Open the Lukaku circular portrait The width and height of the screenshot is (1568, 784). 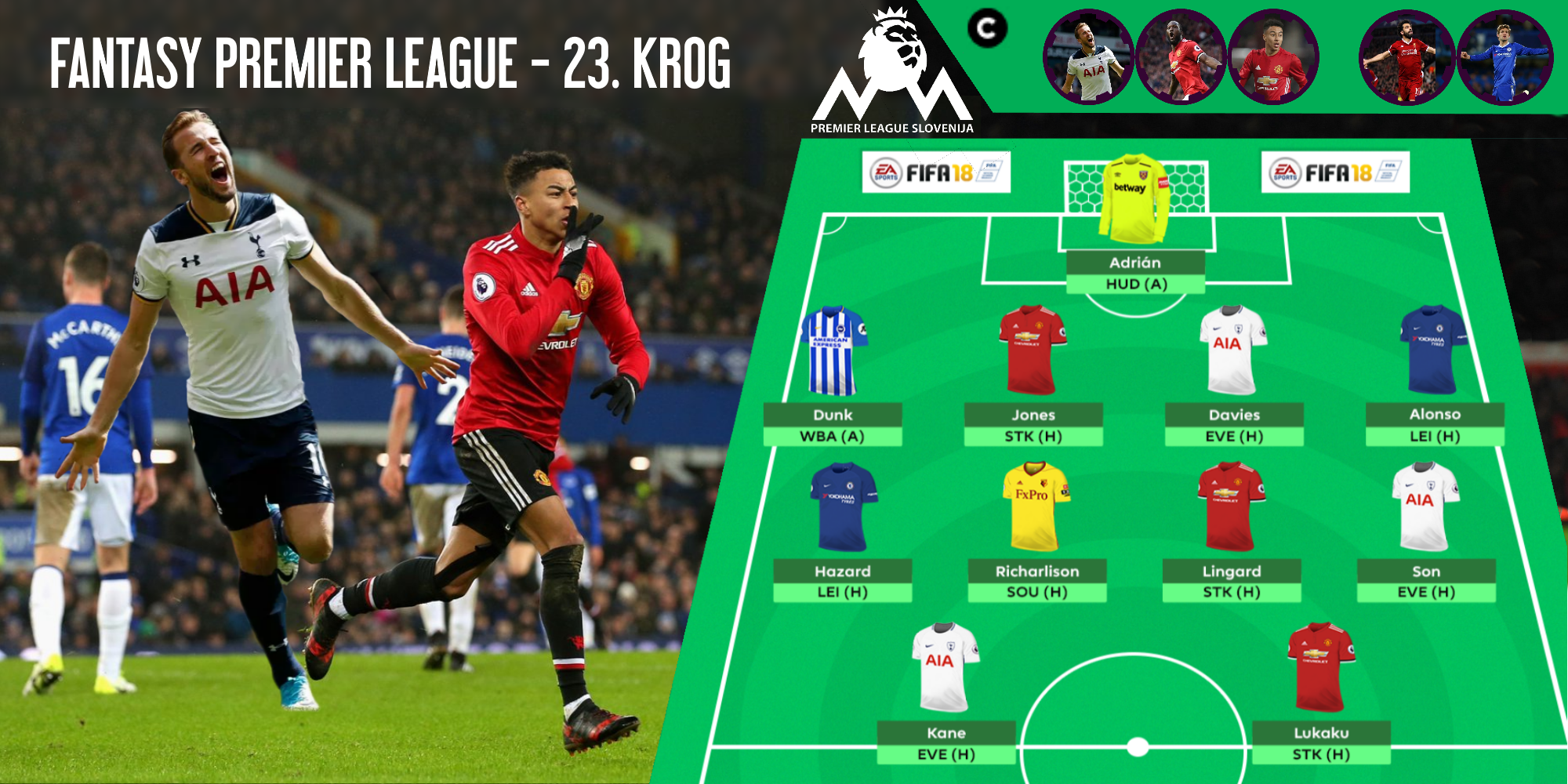(x=1181, y=56)
